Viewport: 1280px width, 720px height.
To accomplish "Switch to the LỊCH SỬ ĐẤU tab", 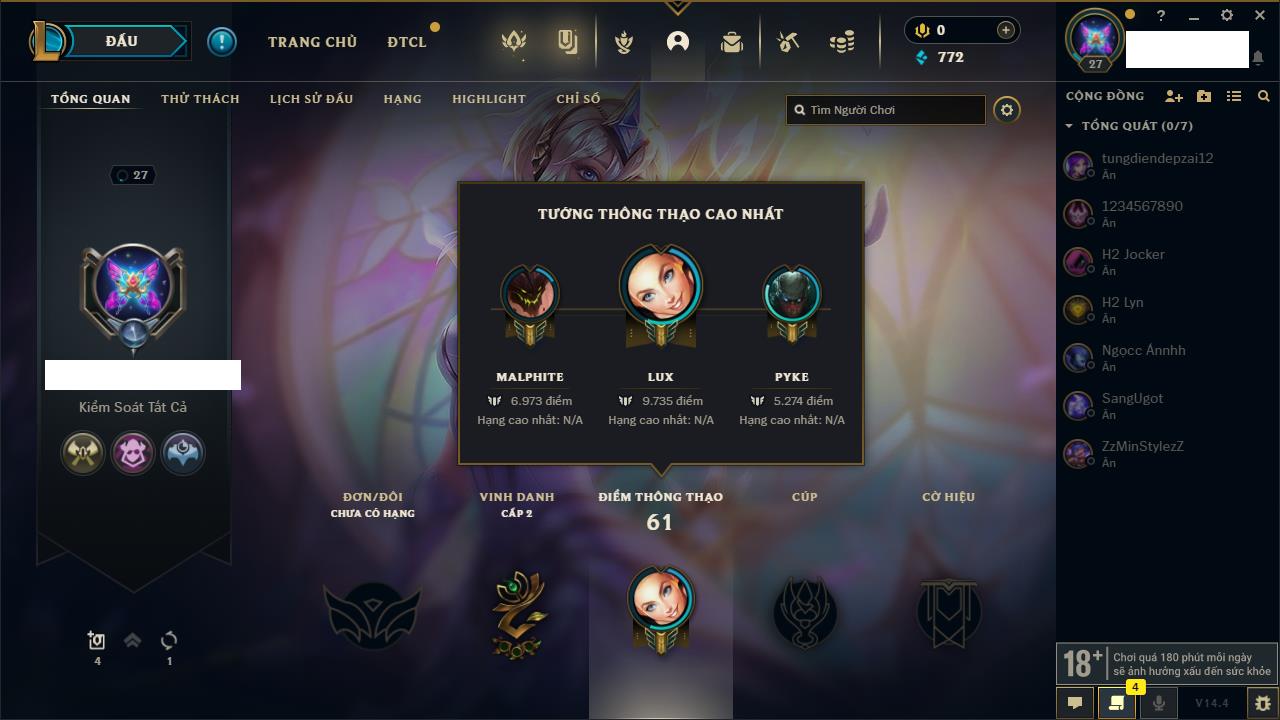I will (x=311, y=99).
